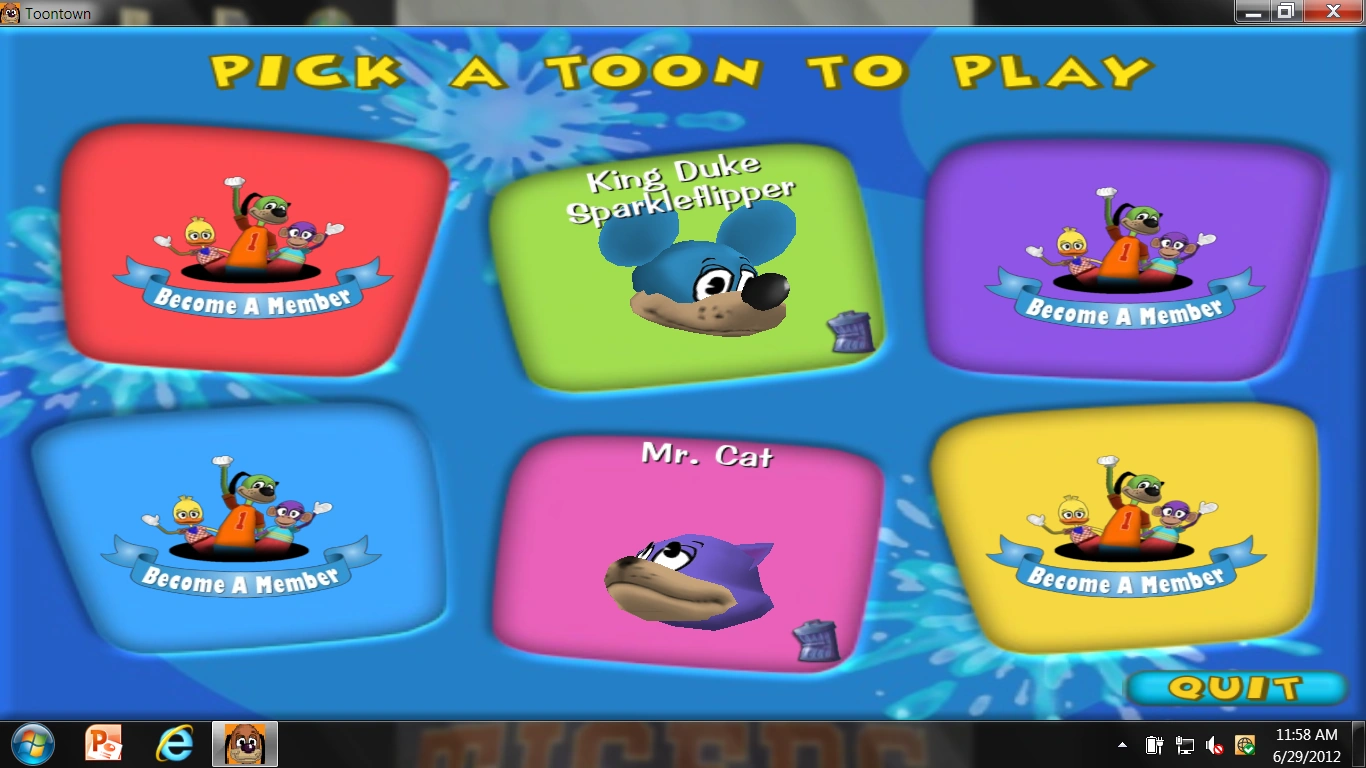
Task: Click the trash can icon beside Mr. Cat
Action: (816, 643)
